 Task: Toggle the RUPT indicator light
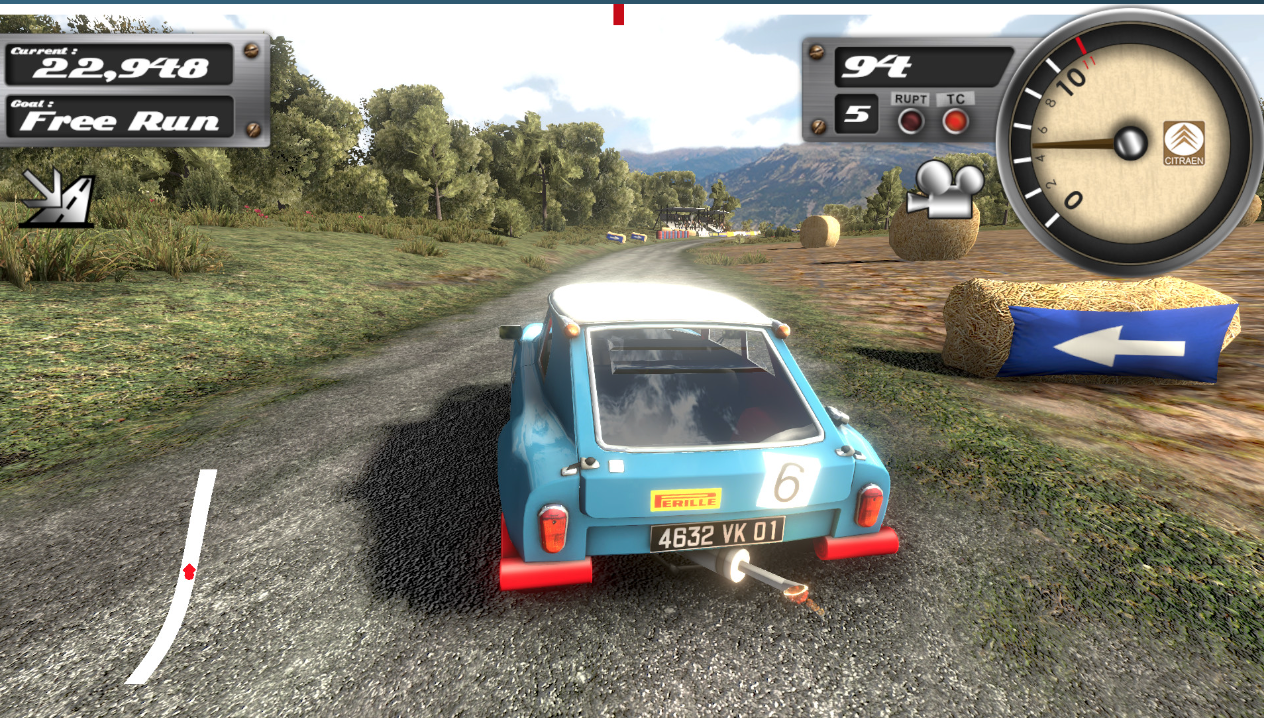[x=910, y=121]
